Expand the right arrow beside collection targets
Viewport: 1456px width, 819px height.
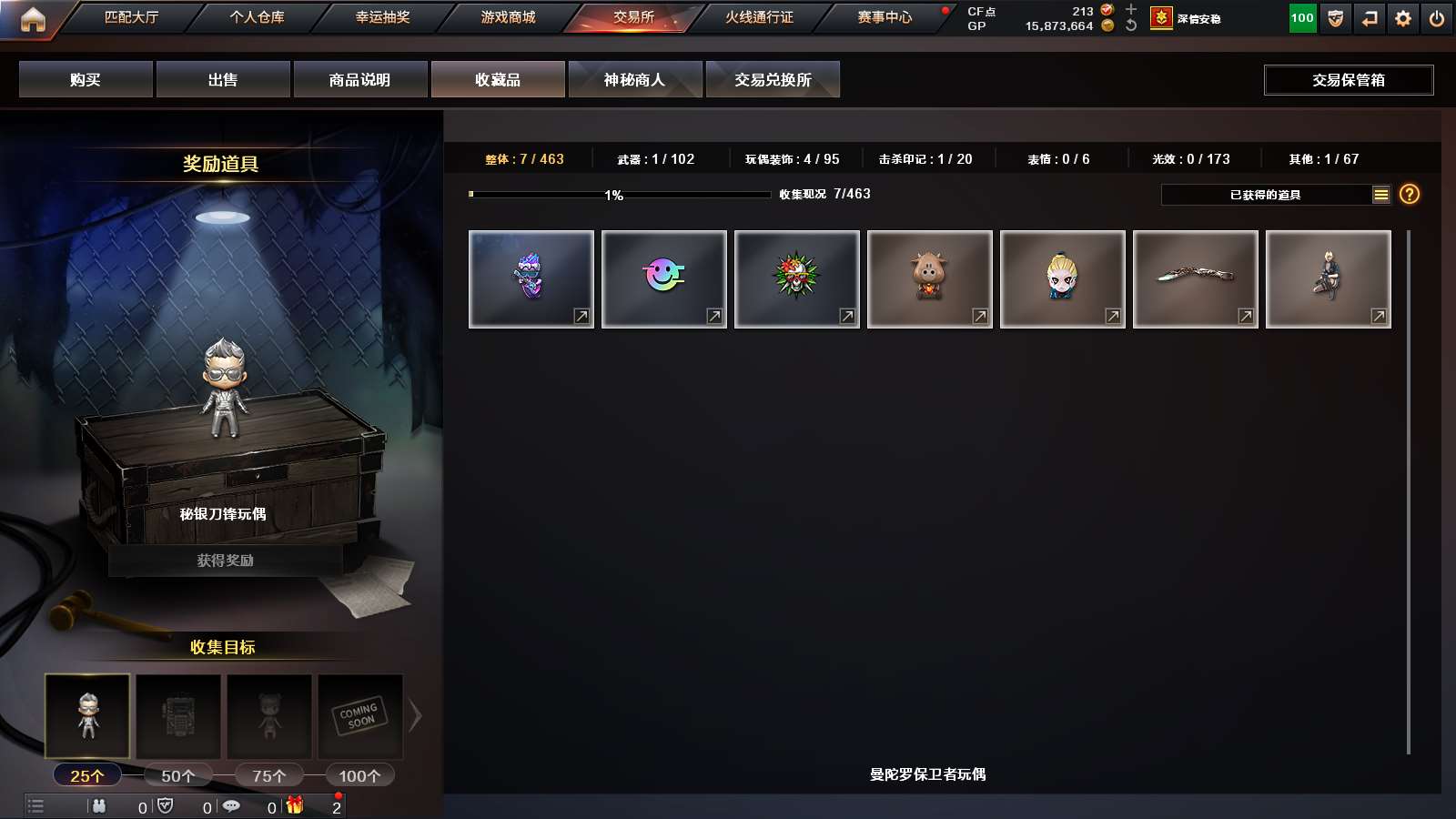pos(417,716)
